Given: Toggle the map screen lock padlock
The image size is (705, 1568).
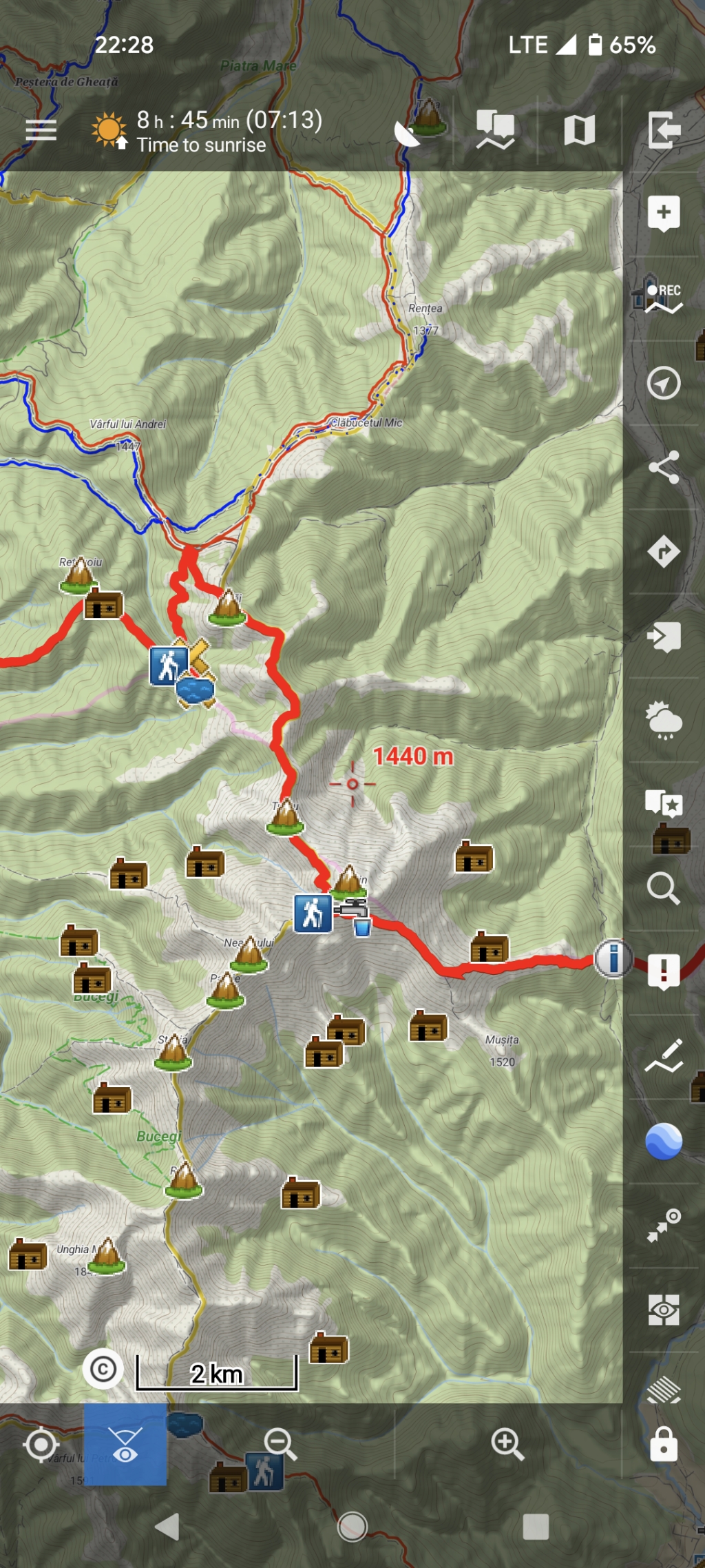Looking at the screenshot, I should [664, 1443].
